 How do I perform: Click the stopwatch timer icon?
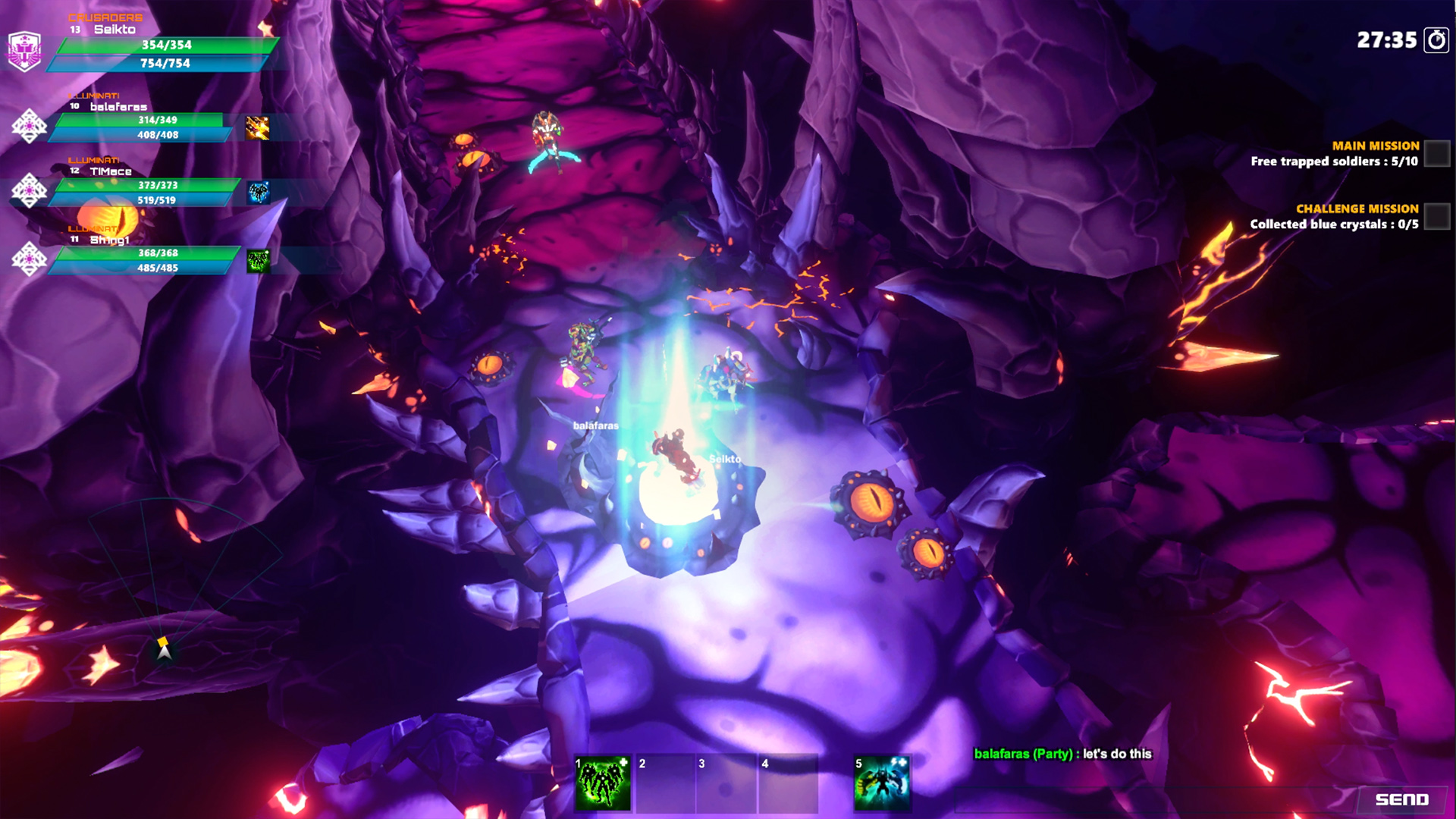(1436, 40)
